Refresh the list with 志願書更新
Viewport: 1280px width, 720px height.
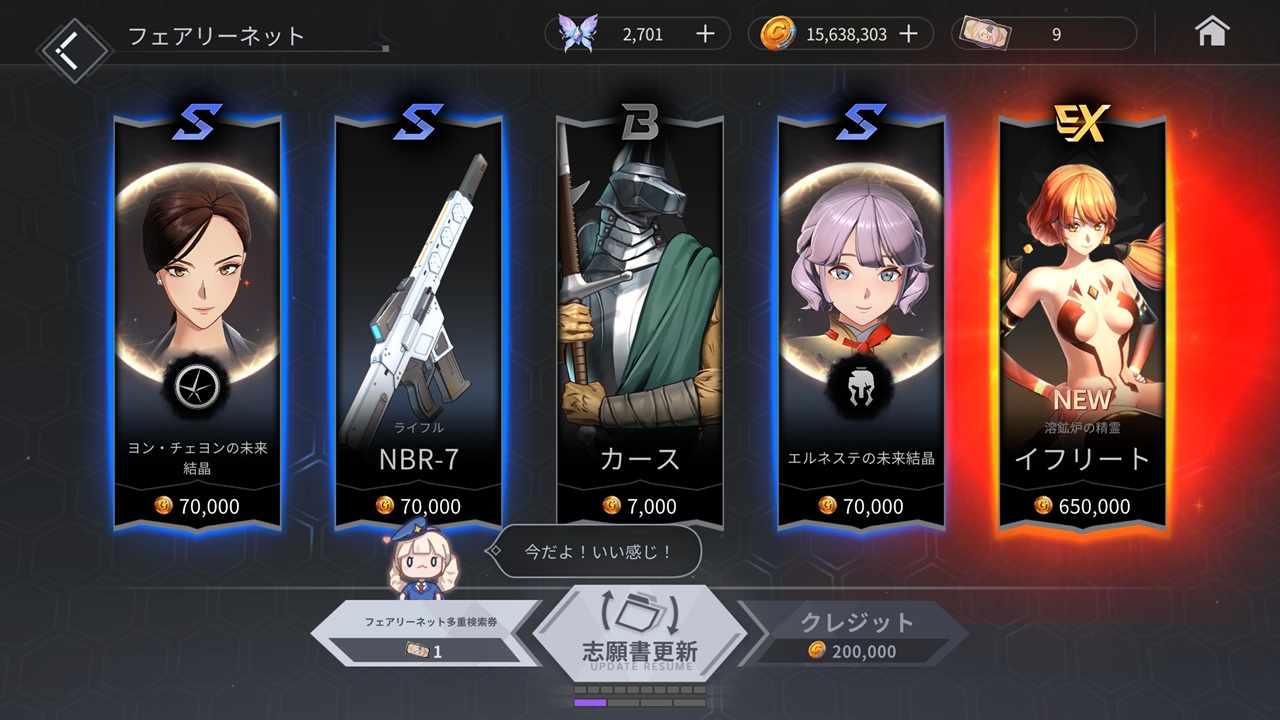(x=640, y=632)
